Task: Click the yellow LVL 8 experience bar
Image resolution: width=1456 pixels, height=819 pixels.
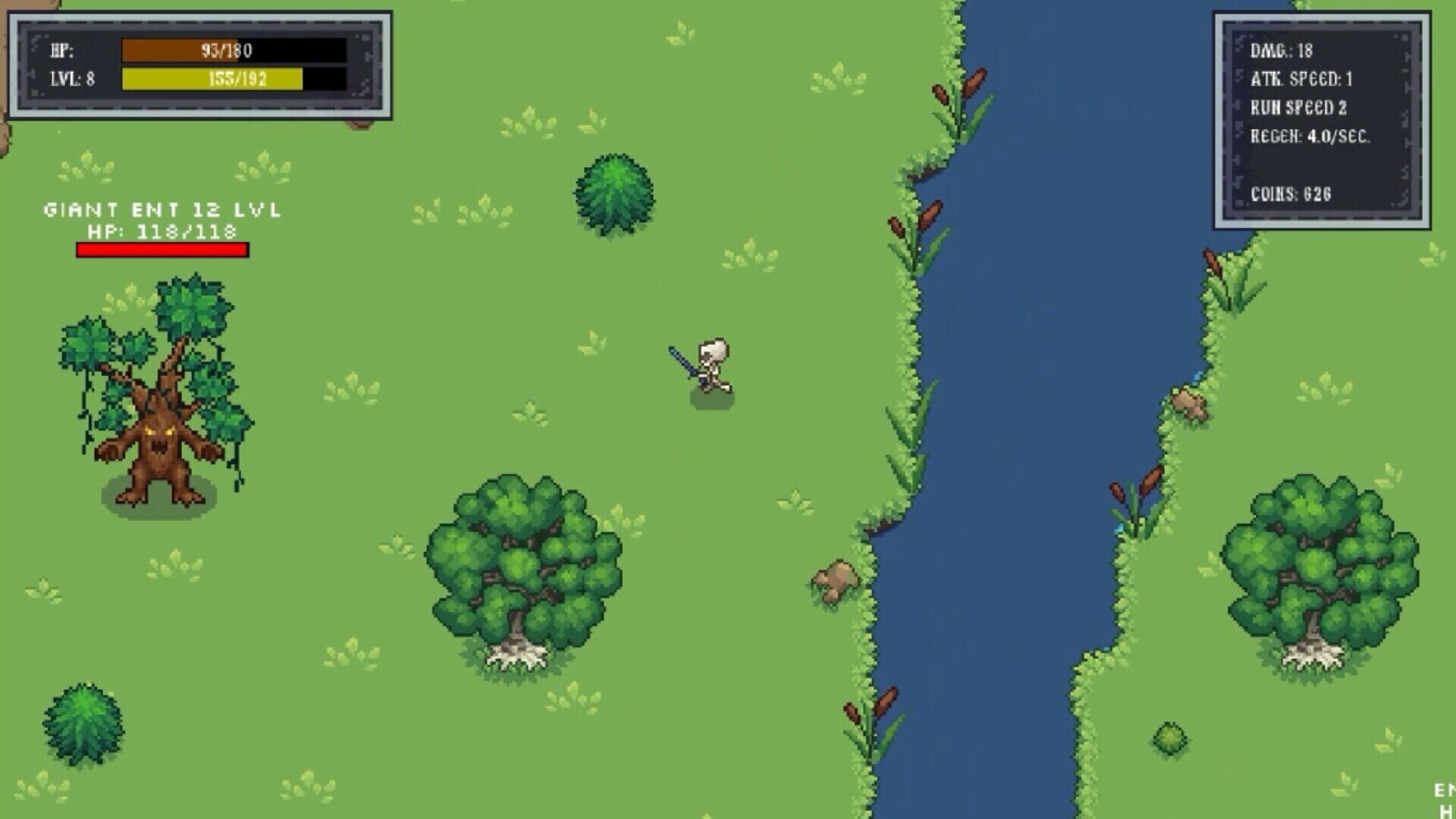Action: pyautogui.click(x=212, y=78)
